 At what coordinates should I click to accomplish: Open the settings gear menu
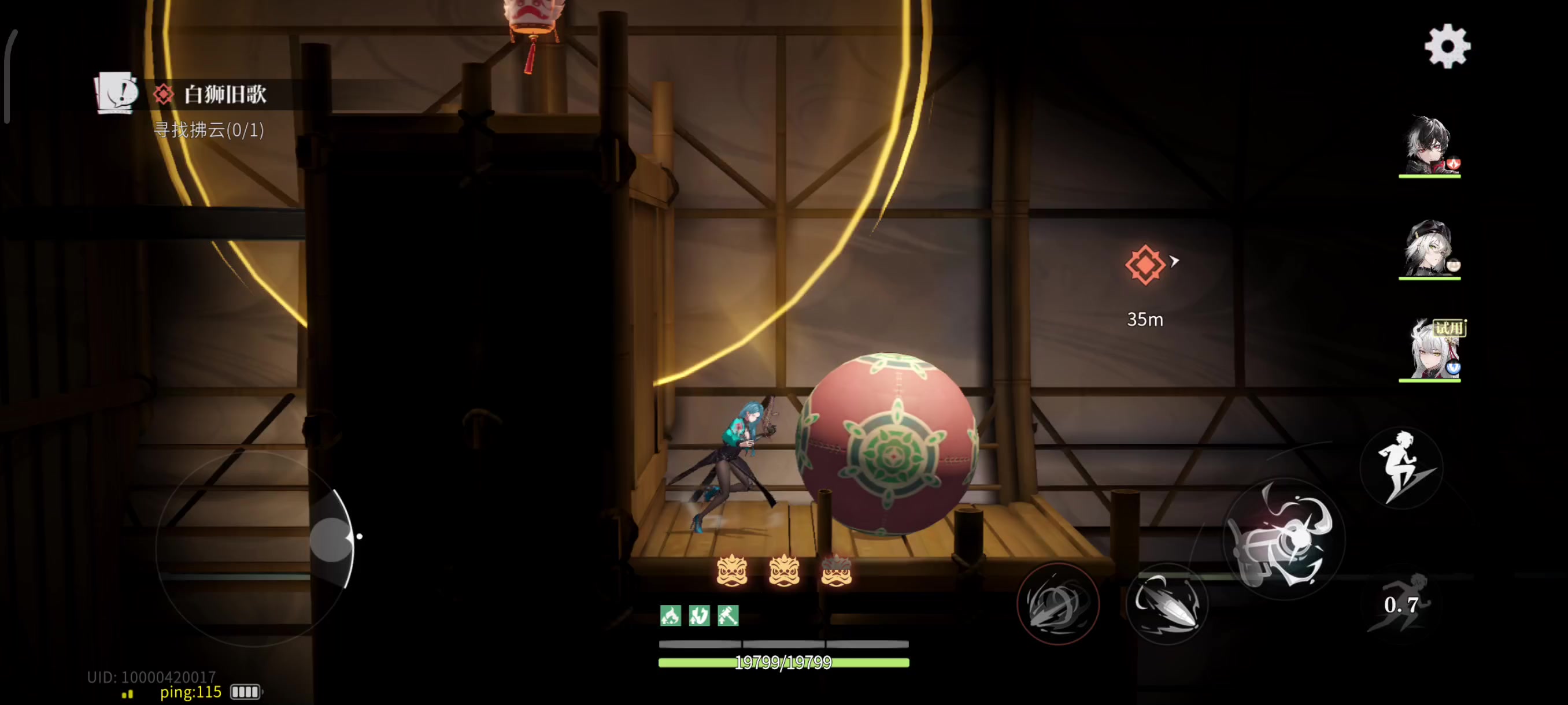1448,46
